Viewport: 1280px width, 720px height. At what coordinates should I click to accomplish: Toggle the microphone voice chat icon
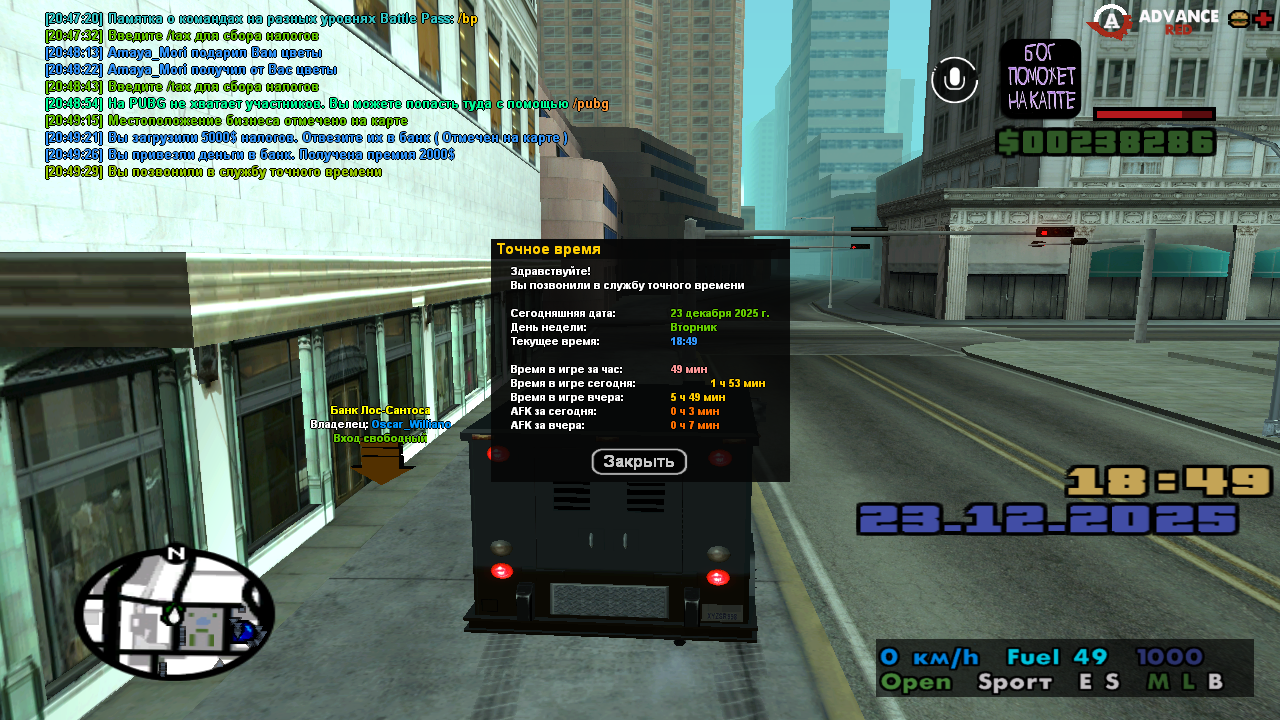point(954,80)
